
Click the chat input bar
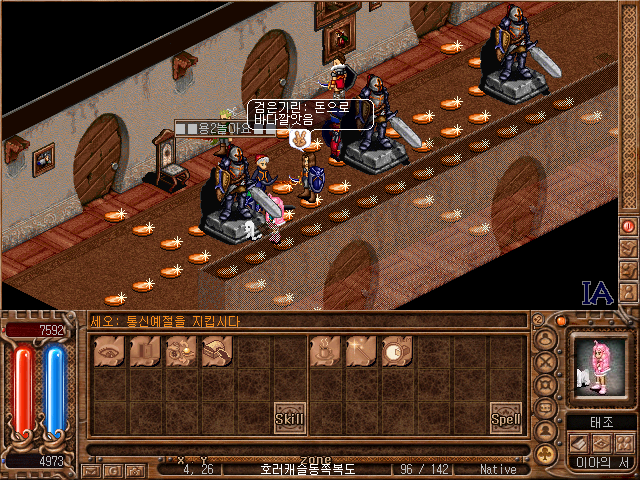(x=300, y=449)
